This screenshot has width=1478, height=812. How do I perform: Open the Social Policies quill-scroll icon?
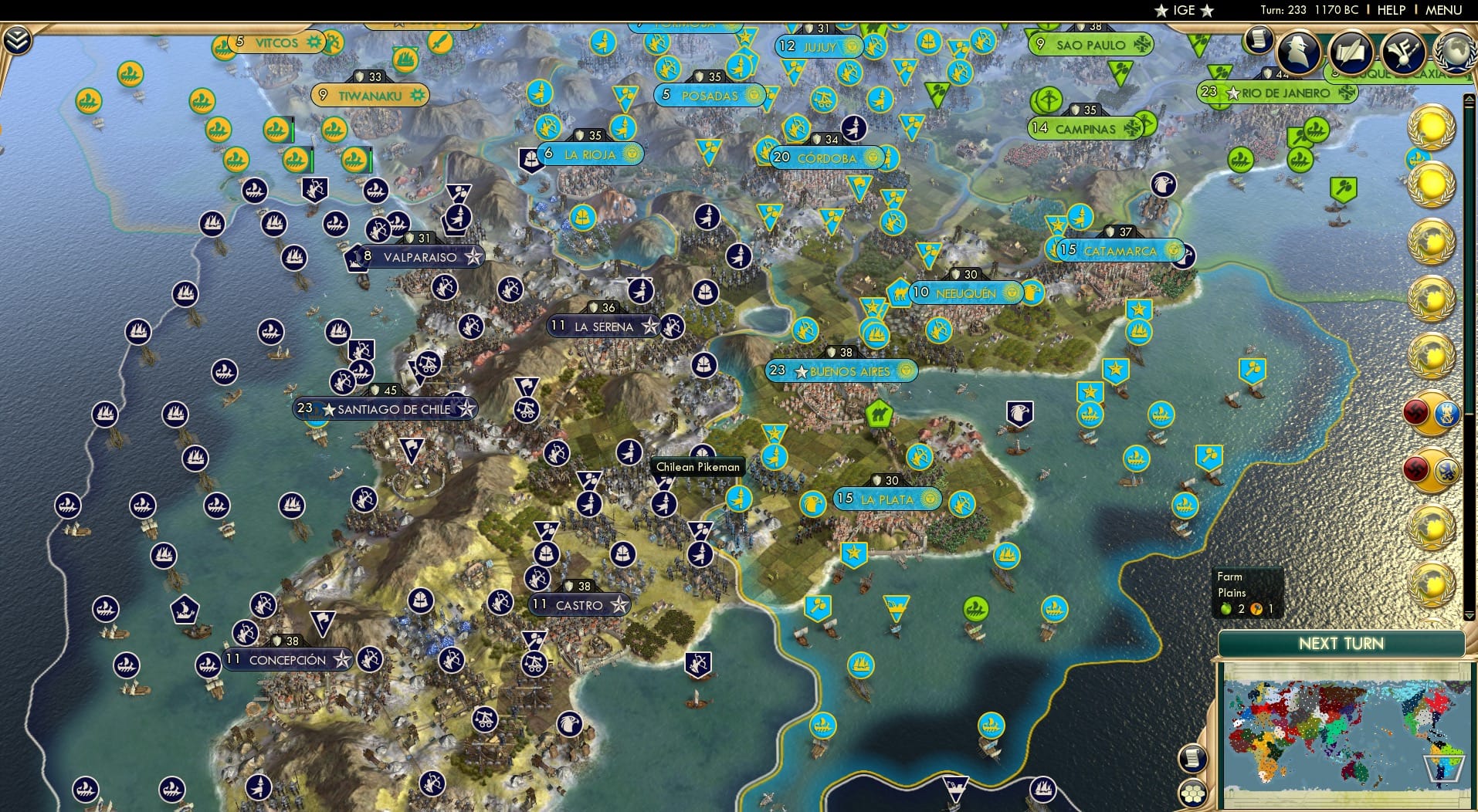pos(1352,50)
